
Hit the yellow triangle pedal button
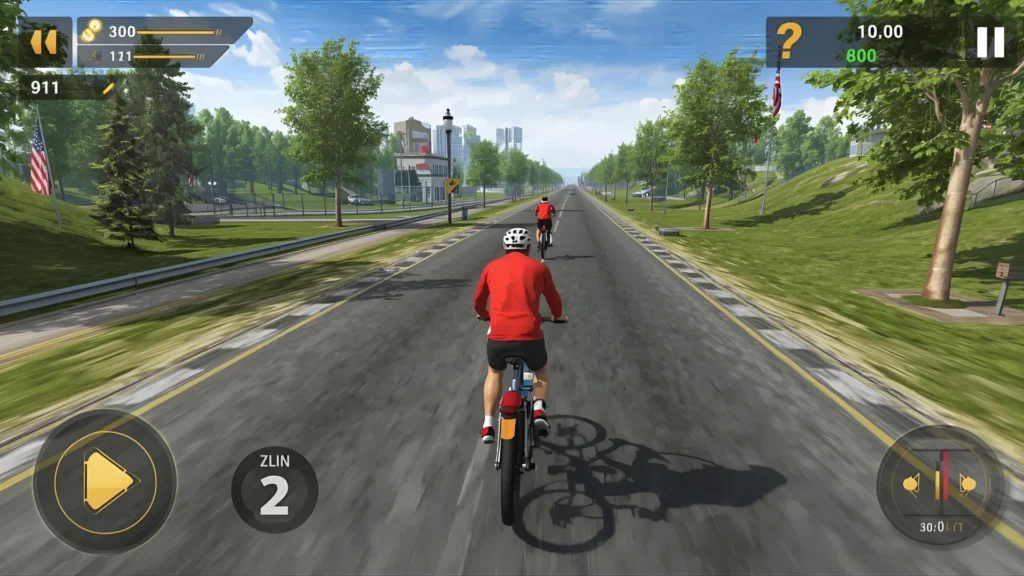pyautogui.click(x=105, y=482)
